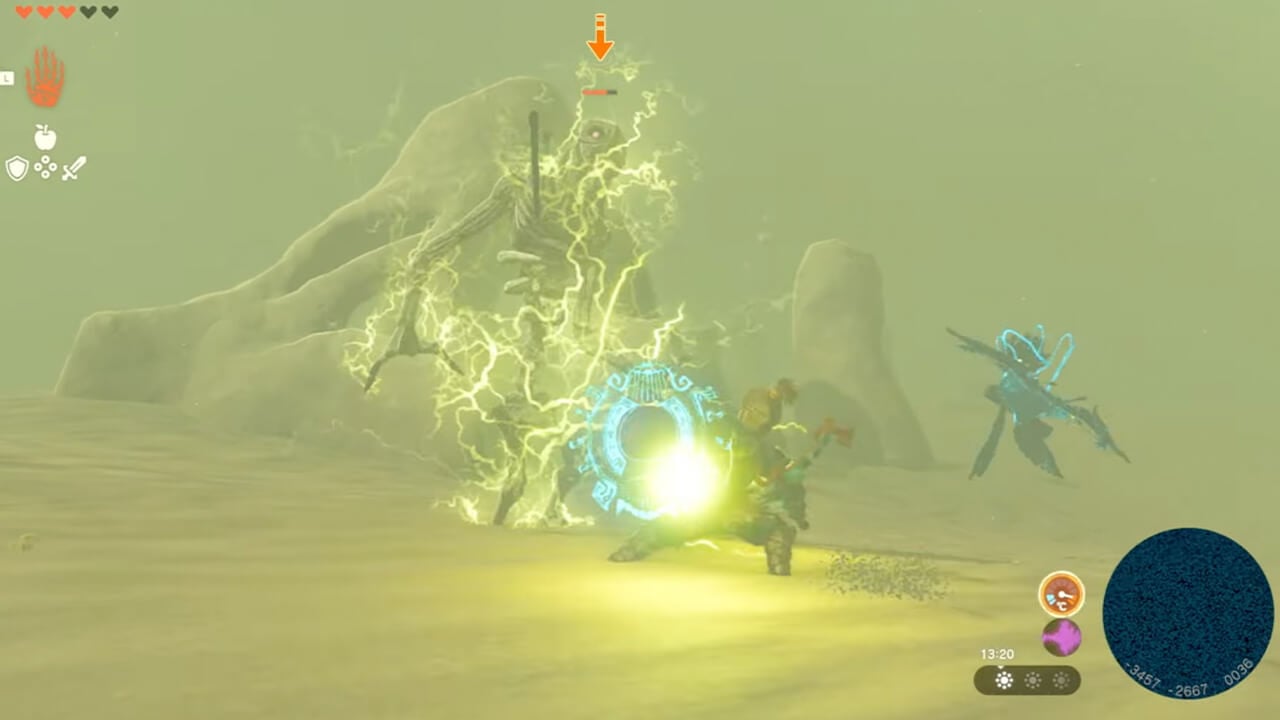Click the orange target arrow above the boss
1280x720 pixels.
[600, 38]
